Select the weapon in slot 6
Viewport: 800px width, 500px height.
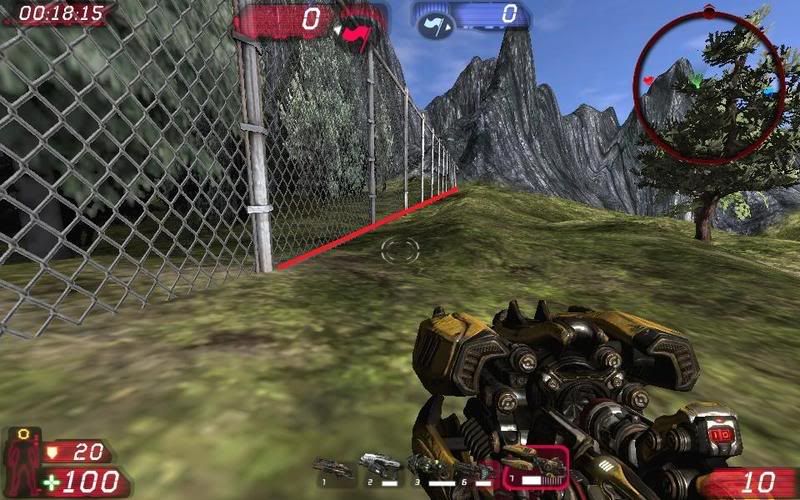coord(473,468)
